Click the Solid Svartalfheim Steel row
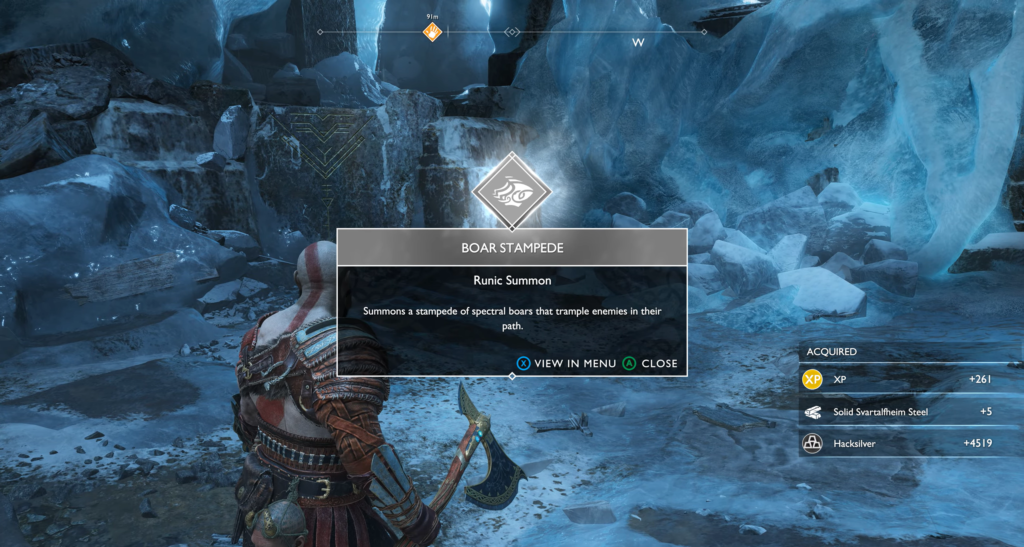Viewport: 1024px width, 547px height. click(x=909, y=411)
